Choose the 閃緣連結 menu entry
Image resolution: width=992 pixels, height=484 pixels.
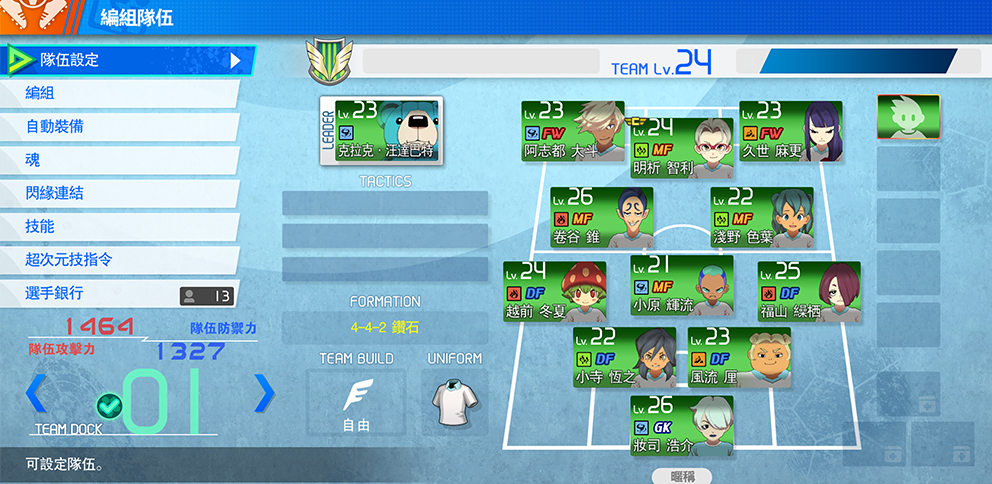120,193
